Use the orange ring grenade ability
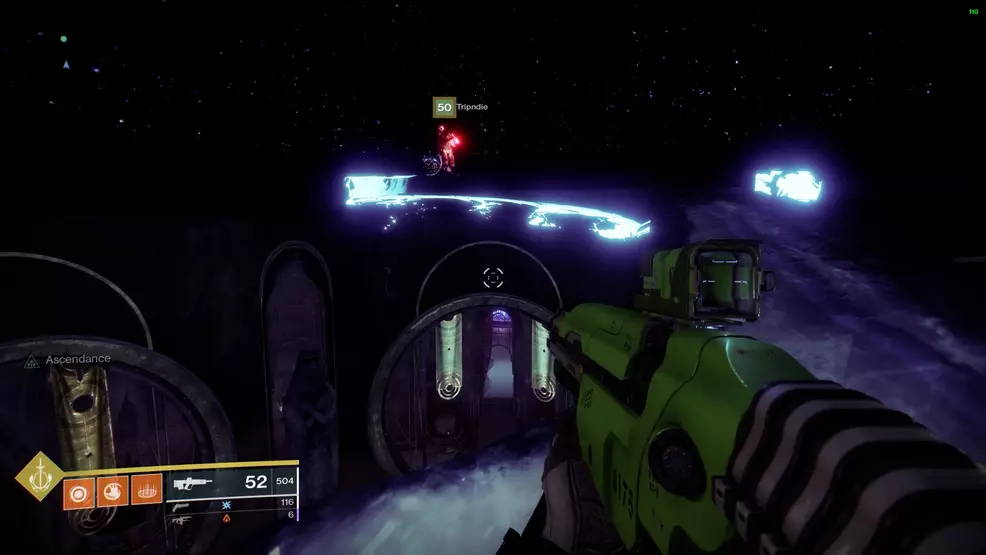The width and height of the screenshot is (986, 555). pos(79,492)
